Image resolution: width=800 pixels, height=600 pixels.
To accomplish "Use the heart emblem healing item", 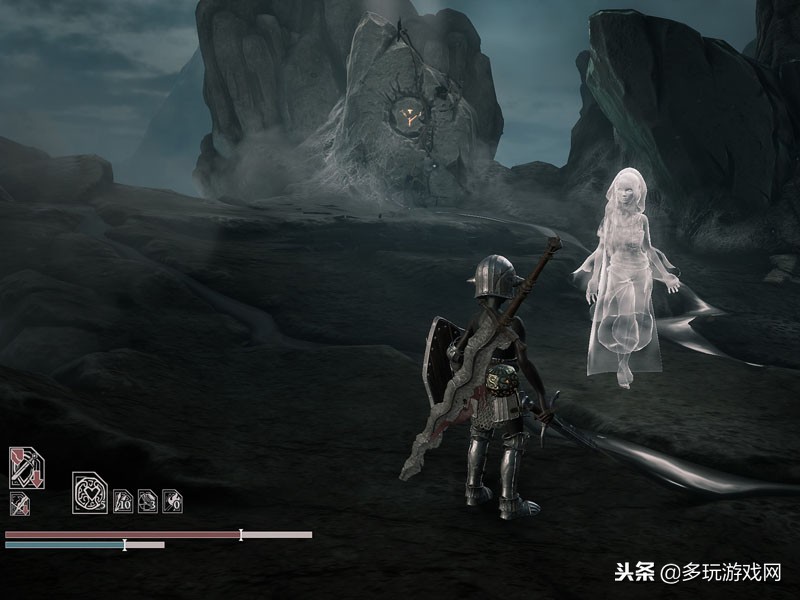I will point(88,493).
